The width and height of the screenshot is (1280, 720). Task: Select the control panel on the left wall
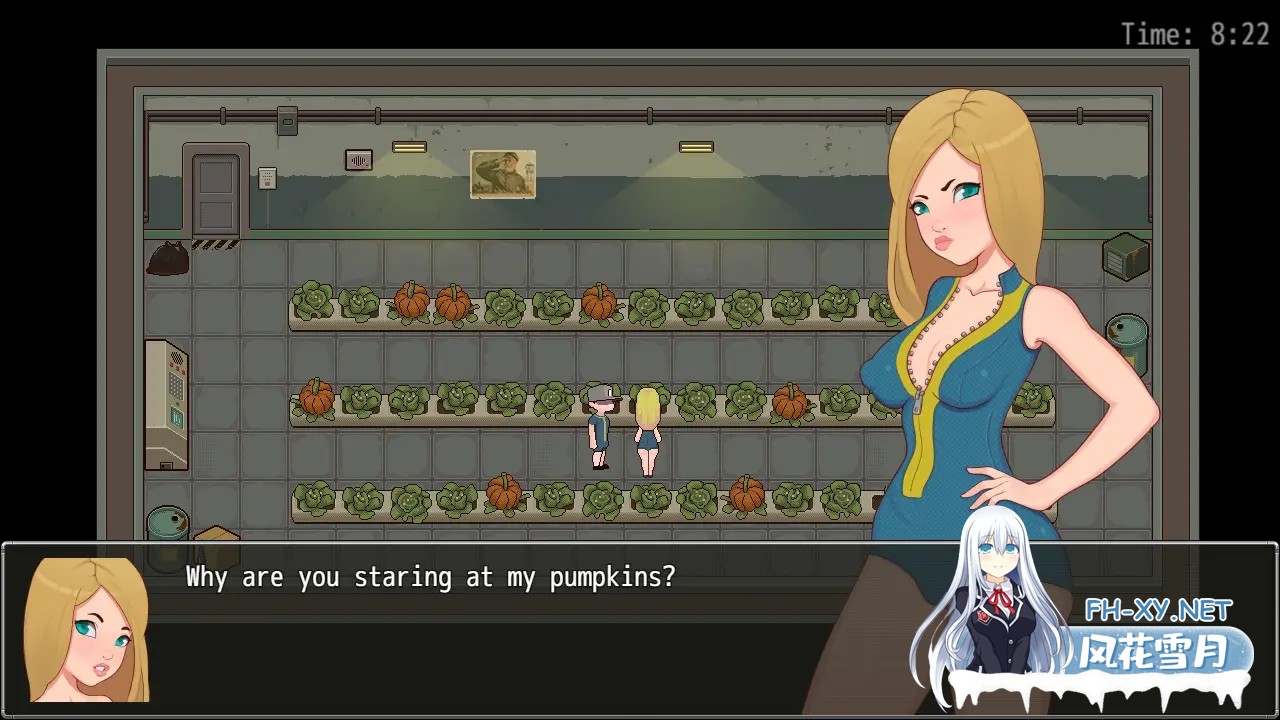[164, 405]
